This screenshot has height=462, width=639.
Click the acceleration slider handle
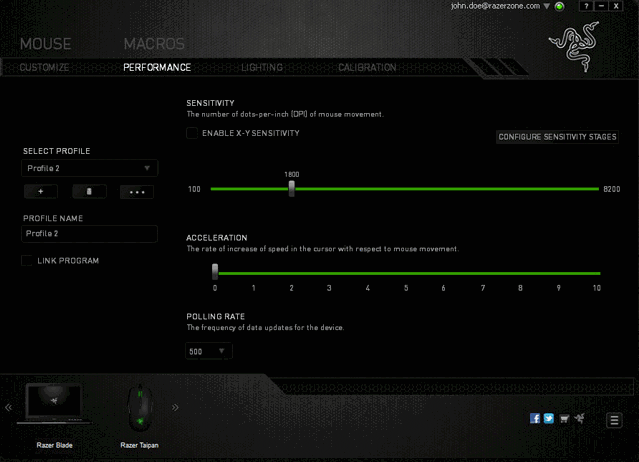coord(215,272)
